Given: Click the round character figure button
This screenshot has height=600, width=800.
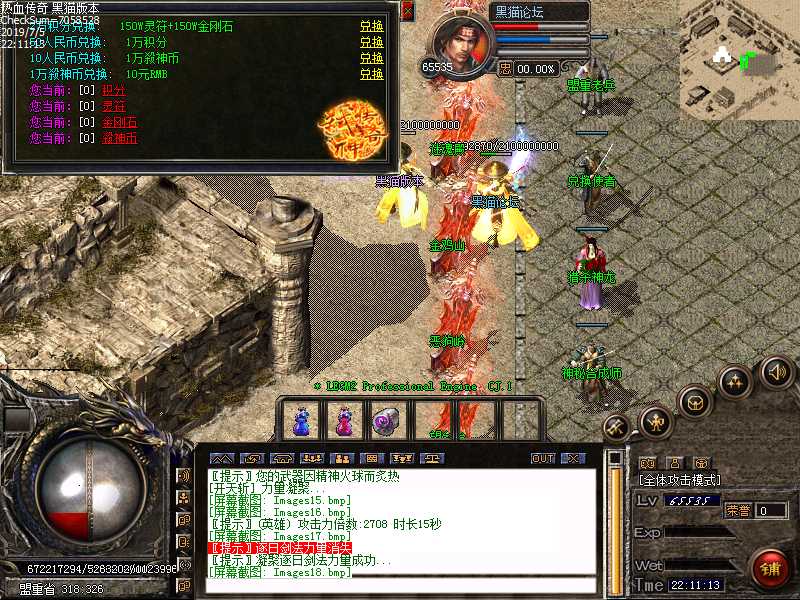Looking at the screenshot, I should (x=655, y=421).
